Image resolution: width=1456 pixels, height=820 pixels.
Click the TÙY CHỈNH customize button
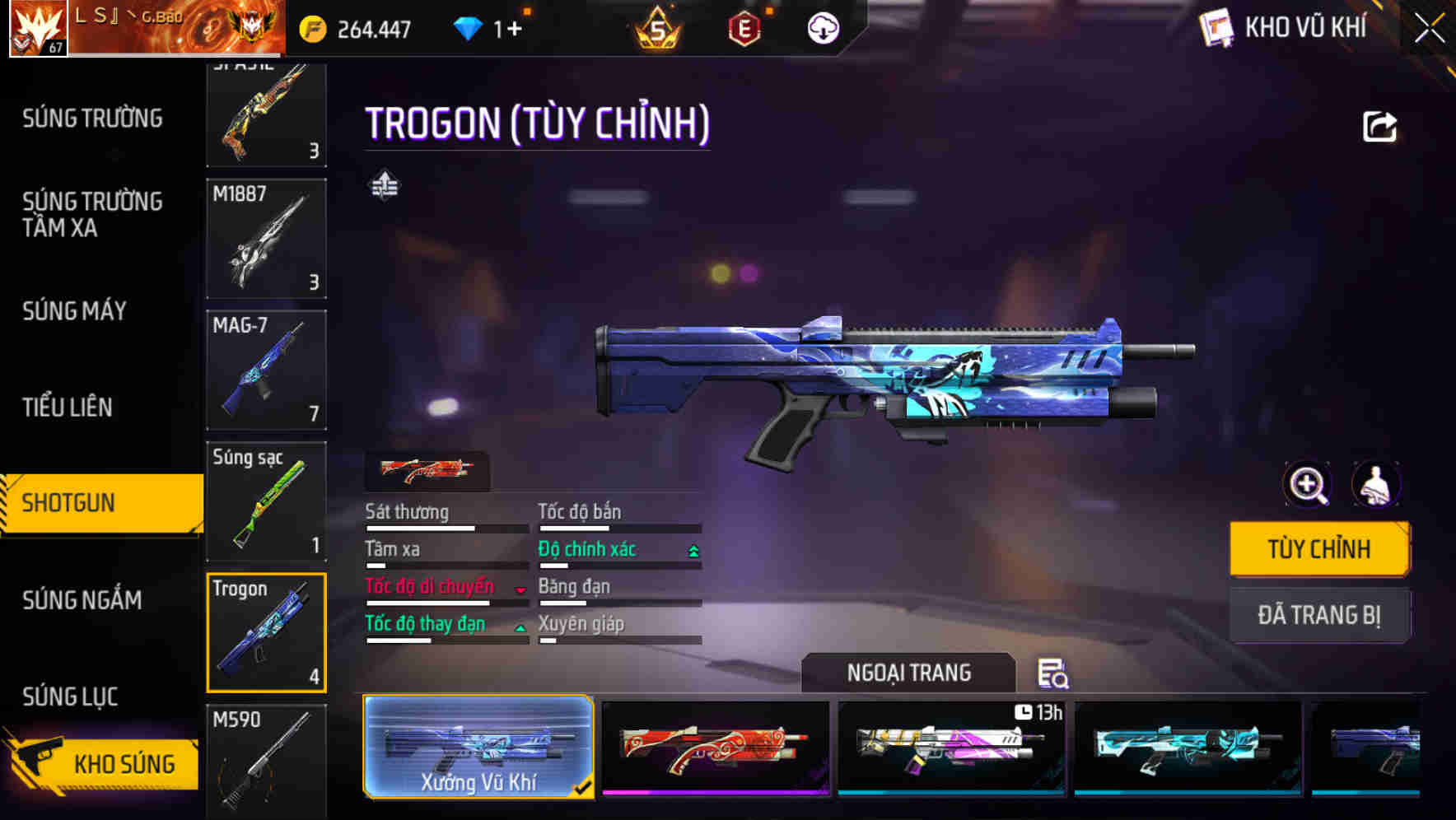(x=1319, y=549)
